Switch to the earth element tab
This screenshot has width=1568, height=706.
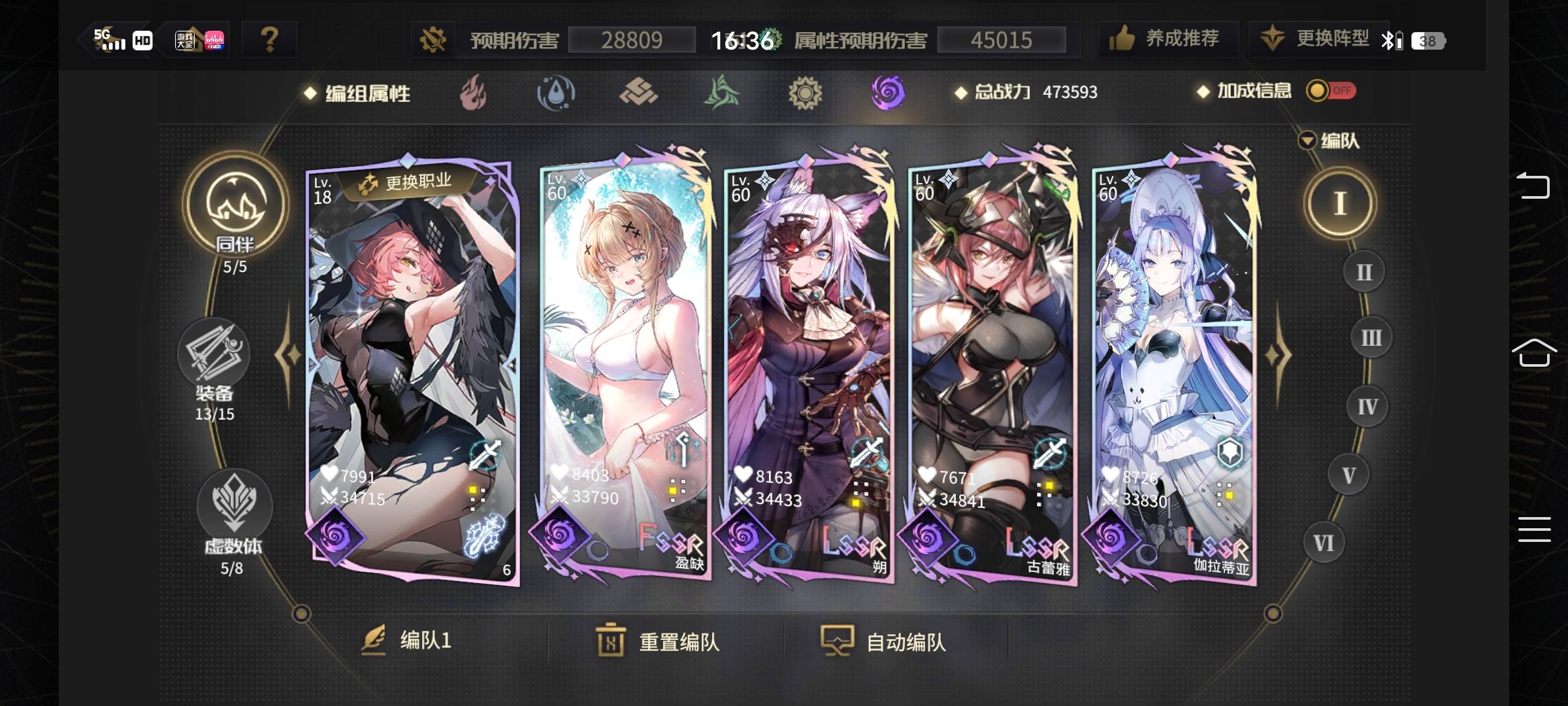[x=639, y=93]
